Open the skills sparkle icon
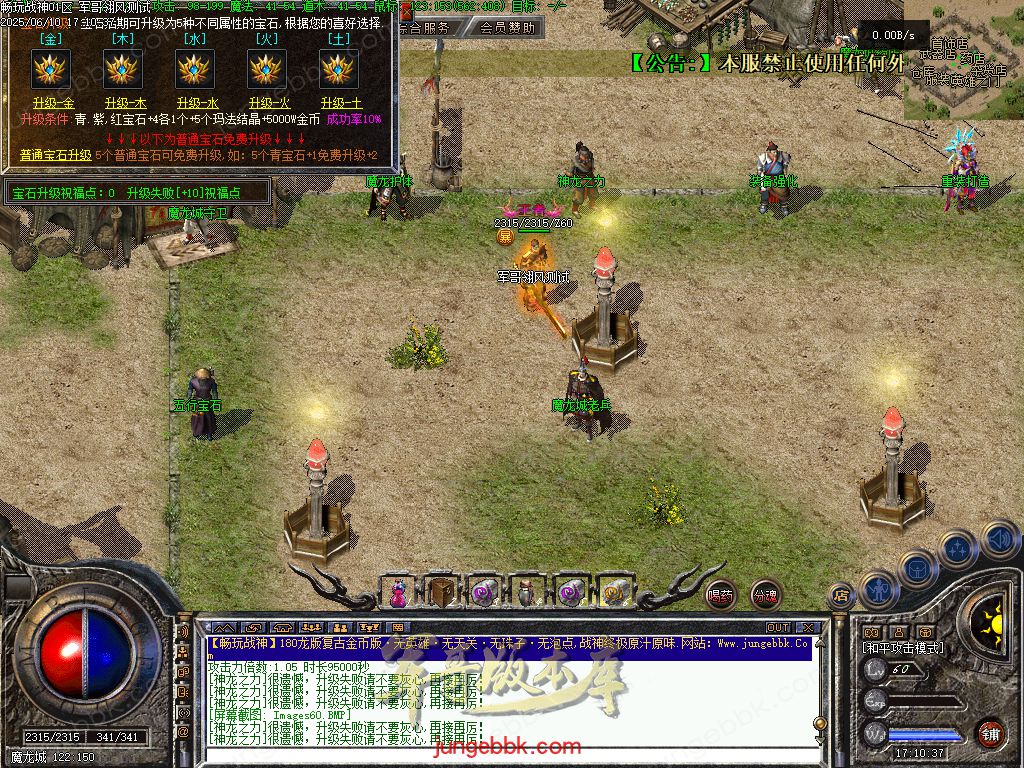The width and height of the screenshot is (1024, 768). [x=958, y=547]
